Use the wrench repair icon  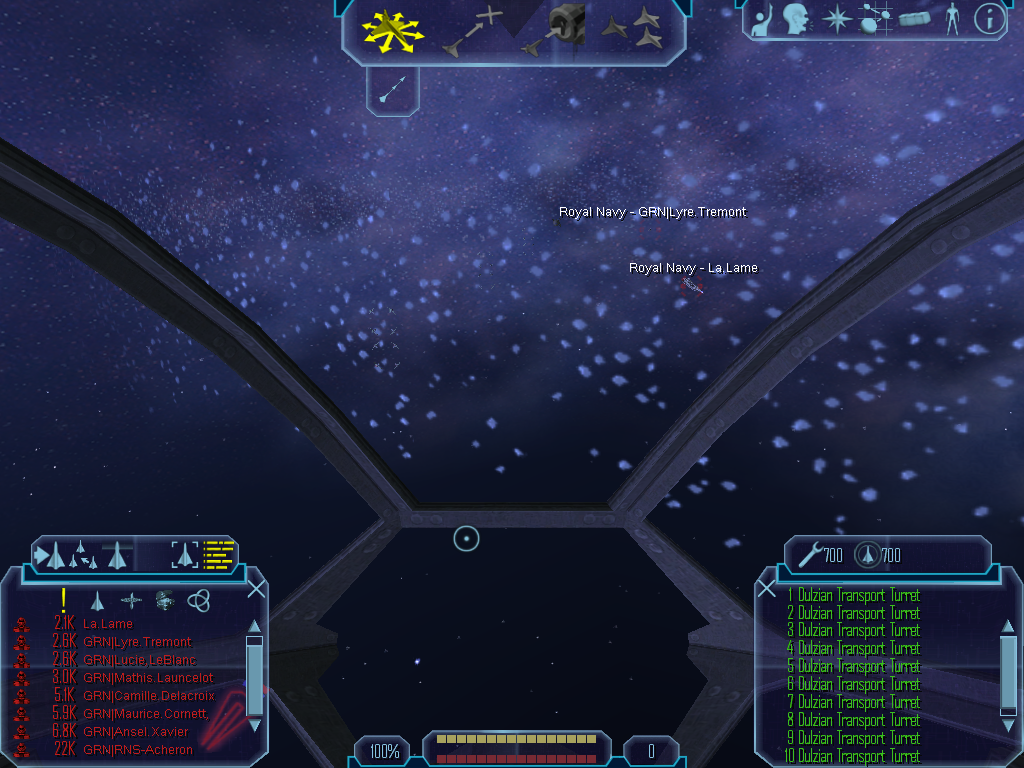[x=809, y=554]
